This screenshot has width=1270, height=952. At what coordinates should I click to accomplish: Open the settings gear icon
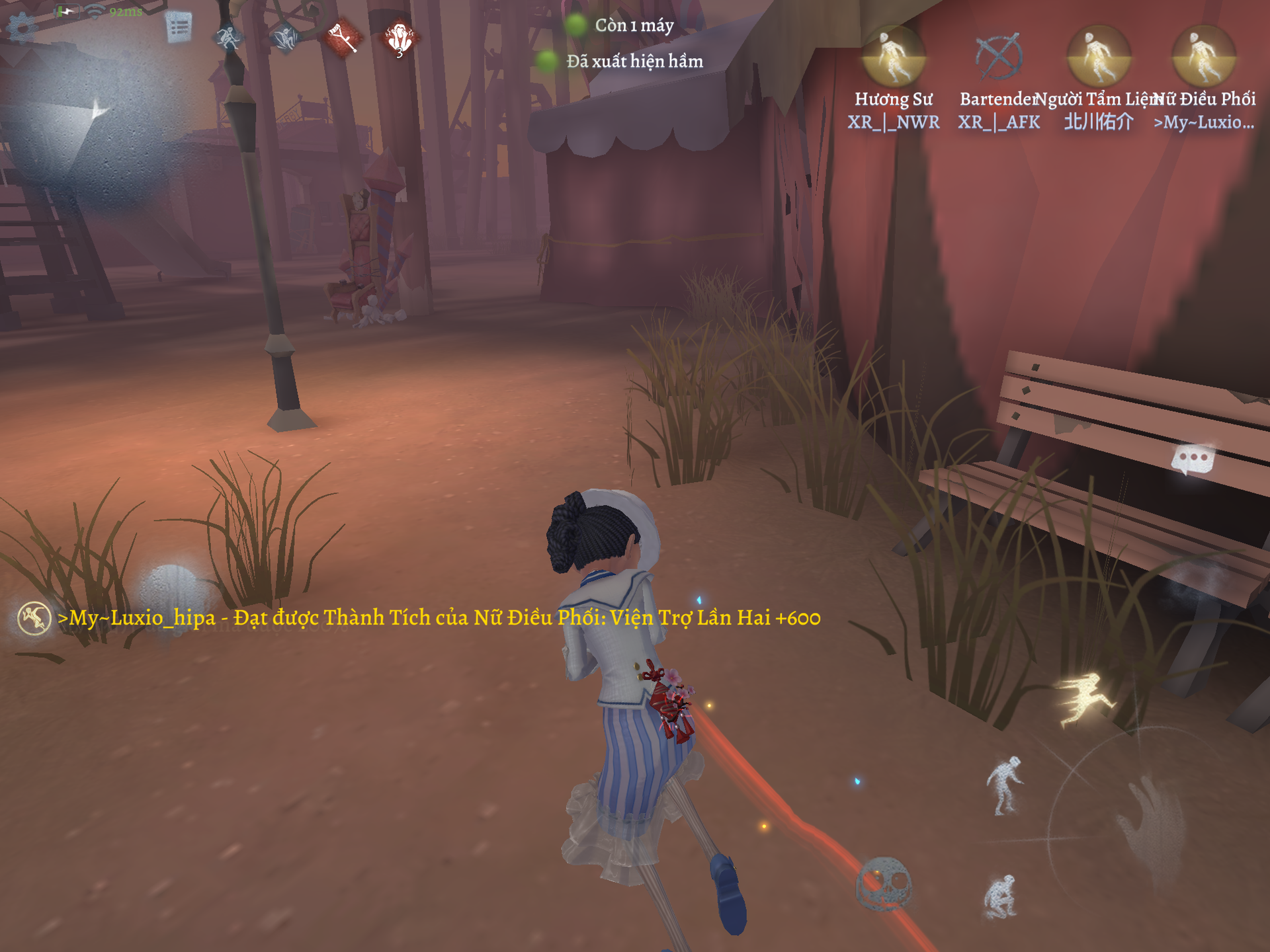(x=23, y=29)
